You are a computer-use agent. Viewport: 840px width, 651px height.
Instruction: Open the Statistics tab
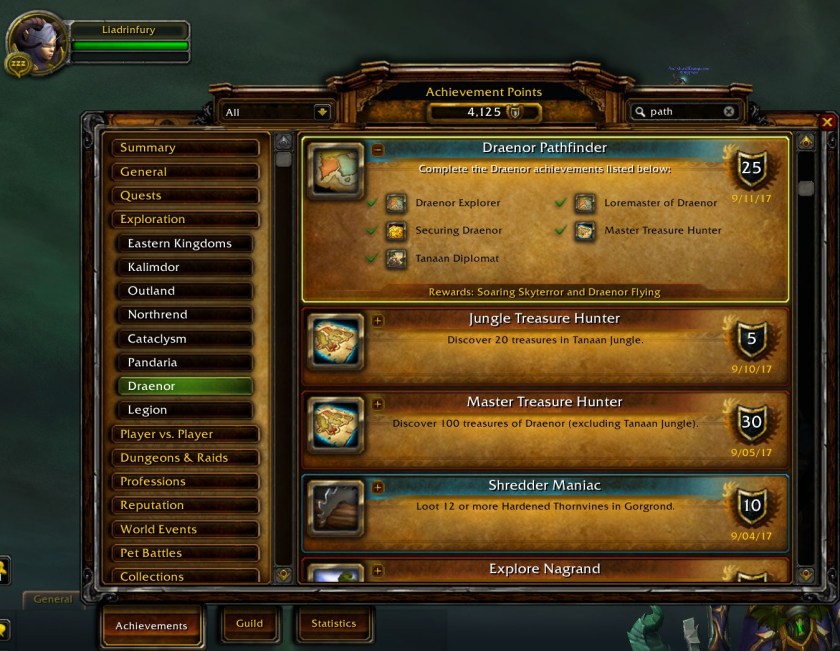tap(333, 624)
